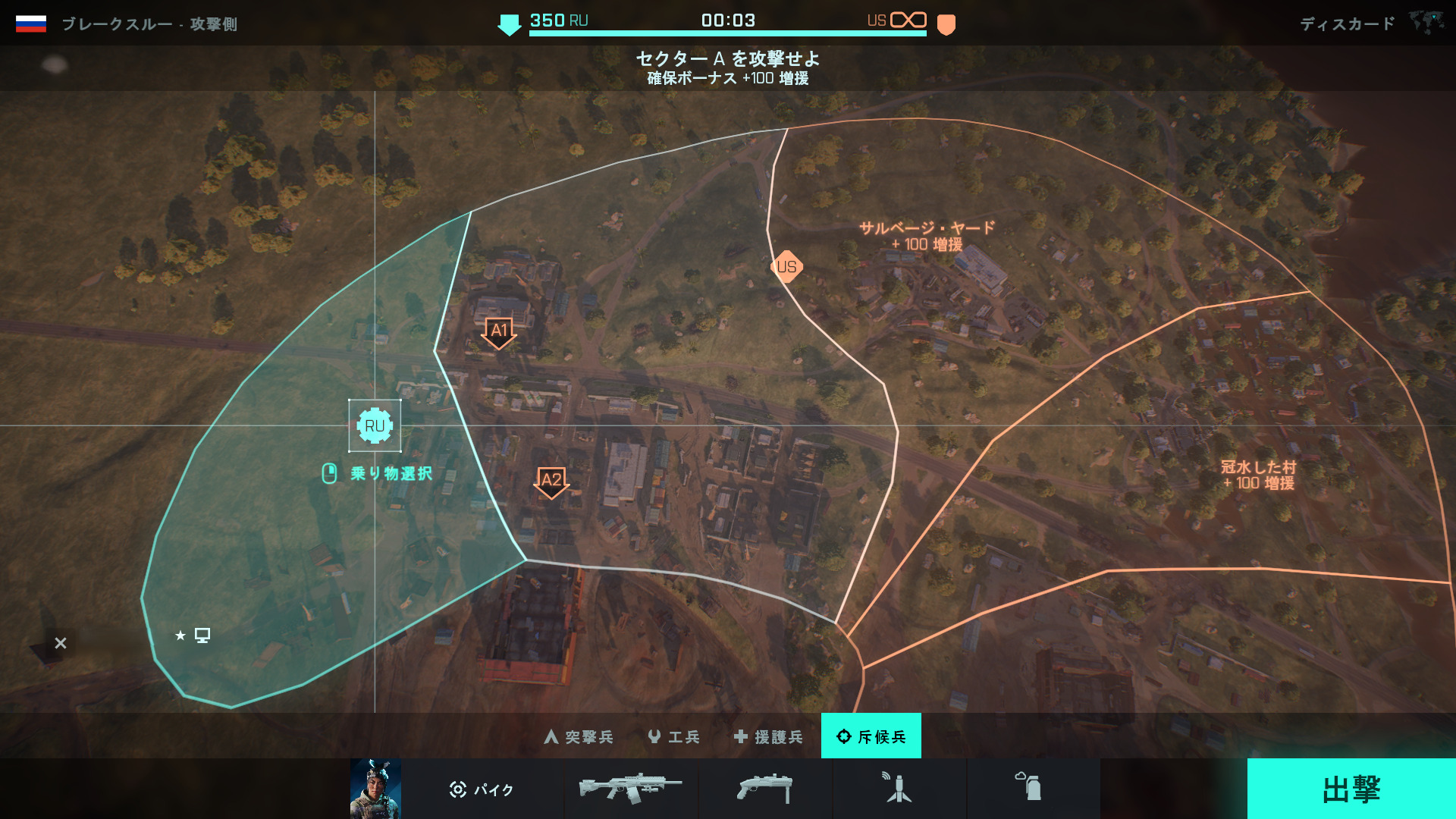Image resolution: width=1456 pixels, height=819 pixels.
Task: Choose the grenade throwable slot
Action: tap(1033, 789)
